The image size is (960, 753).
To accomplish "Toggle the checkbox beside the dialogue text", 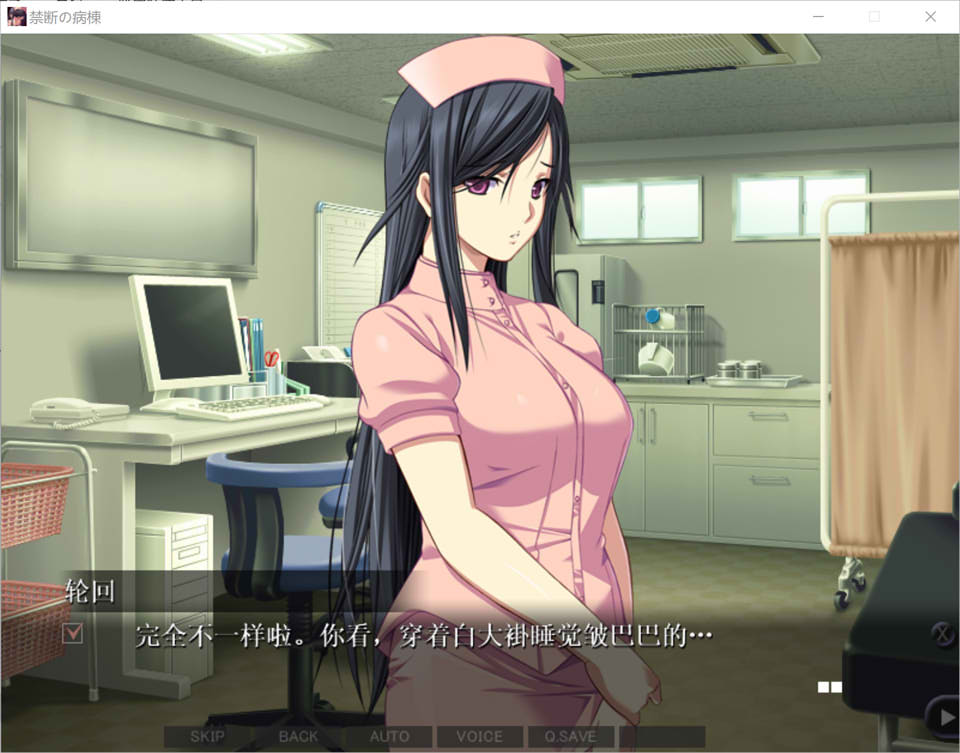I will click(x=73, y=633).
